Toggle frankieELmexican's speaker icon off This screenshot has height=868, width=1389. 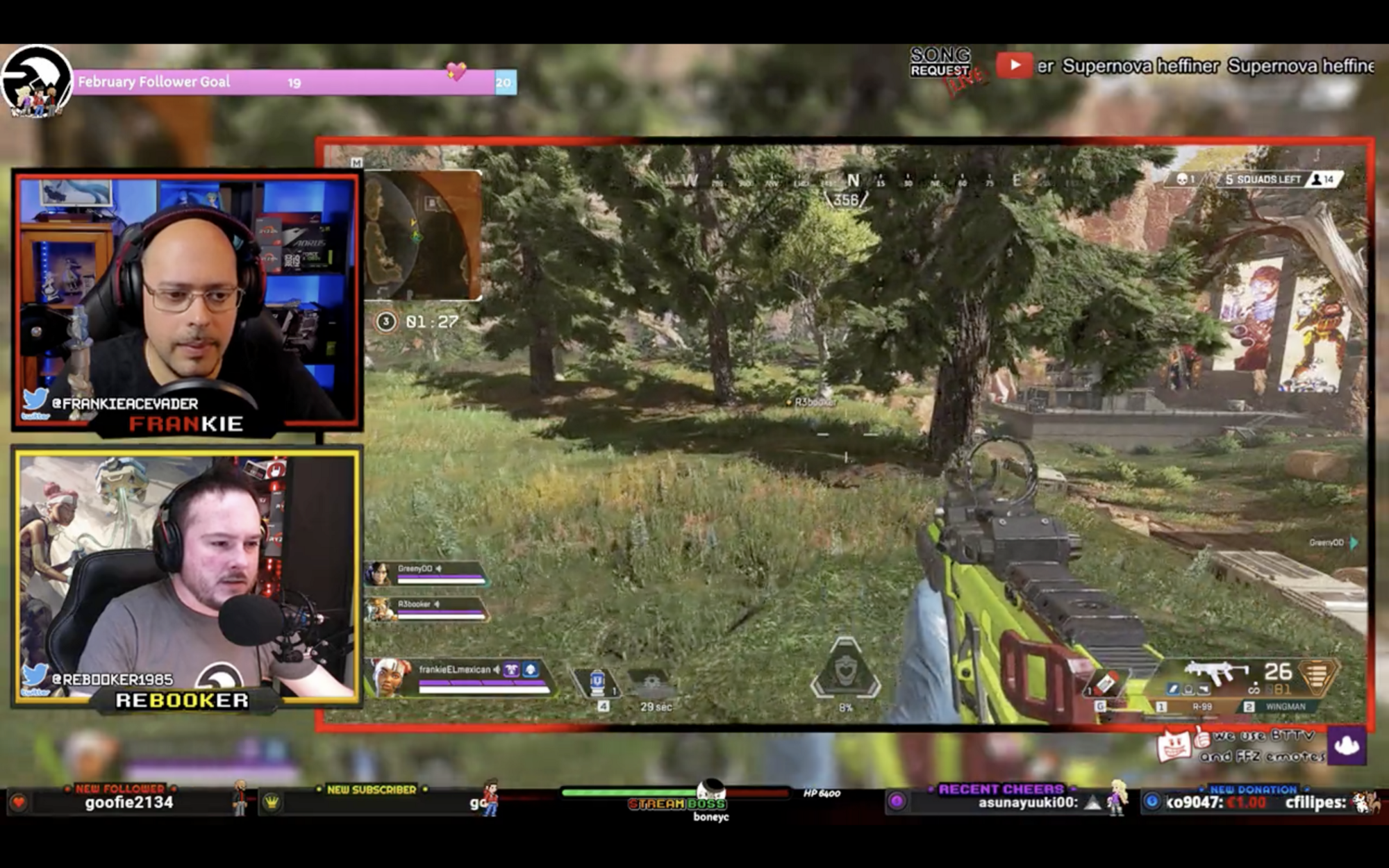497,669
